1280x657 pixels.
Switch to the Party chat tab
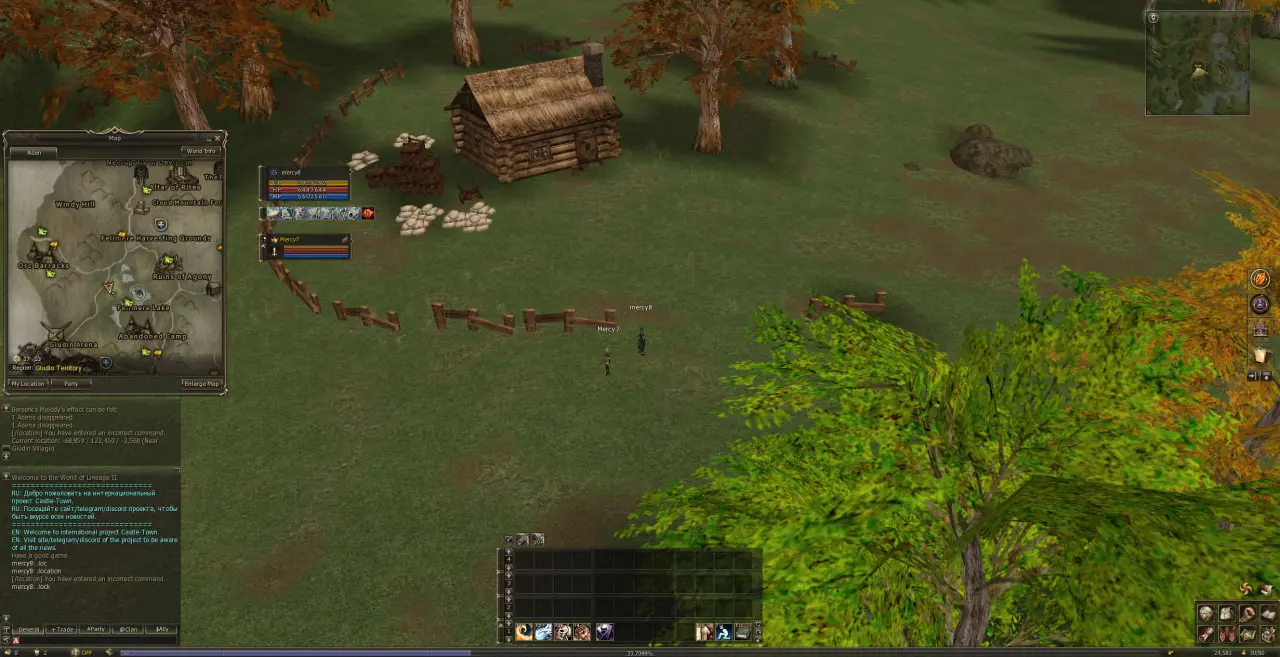pos(95,629)
